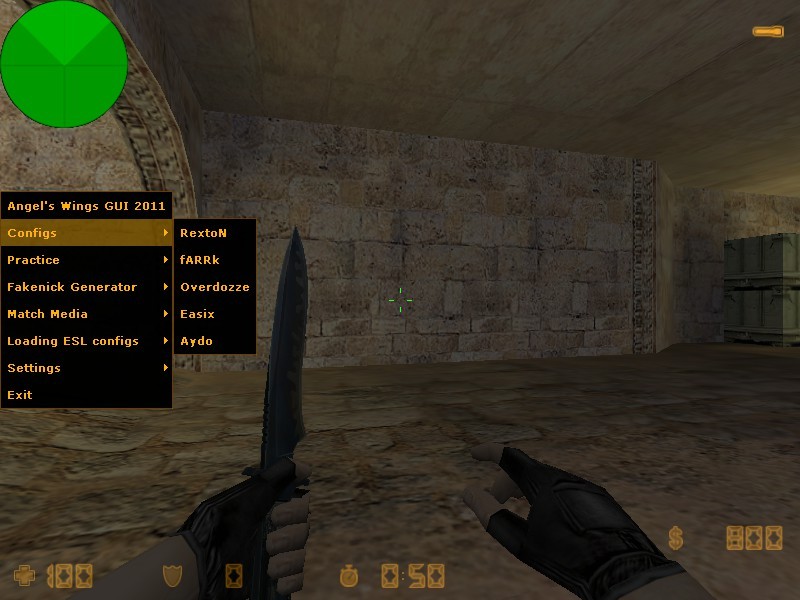Open the Practice menu entry
The width and height of the screenshot is (800, 600).
(86, 260)
